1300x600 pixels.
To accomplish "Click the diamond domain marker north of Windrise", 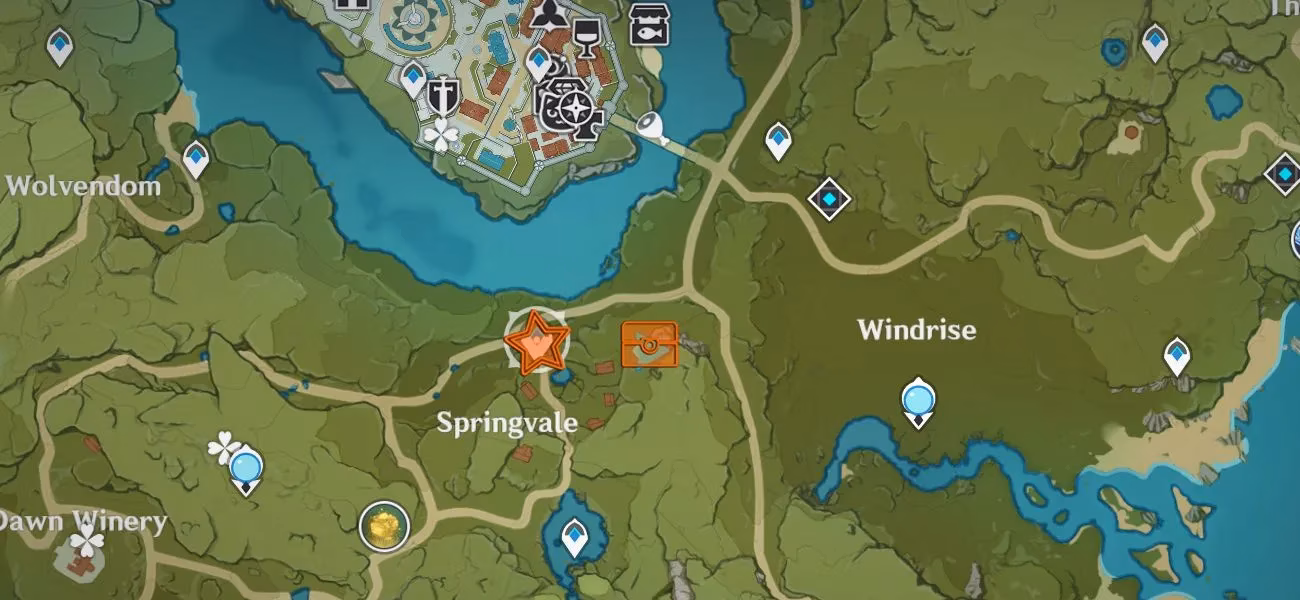I will point(829,199).
